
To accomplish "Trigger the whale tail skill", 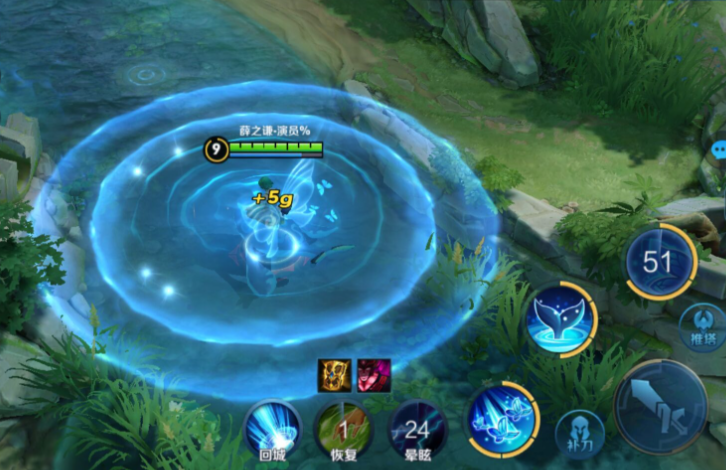I will click(x=562, y=320).
